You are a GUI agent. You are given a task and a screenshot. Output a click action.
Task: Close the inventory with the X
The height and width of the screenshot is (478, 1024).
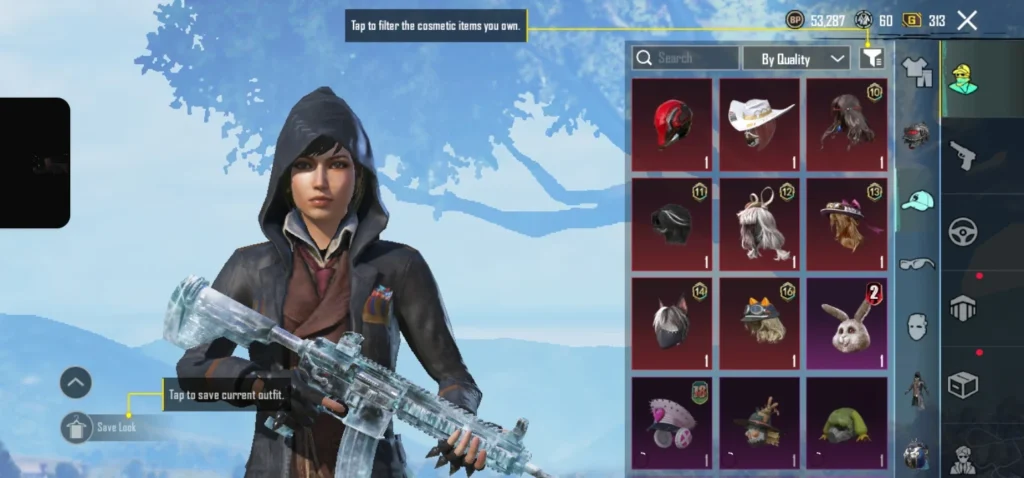click(967, 20)
